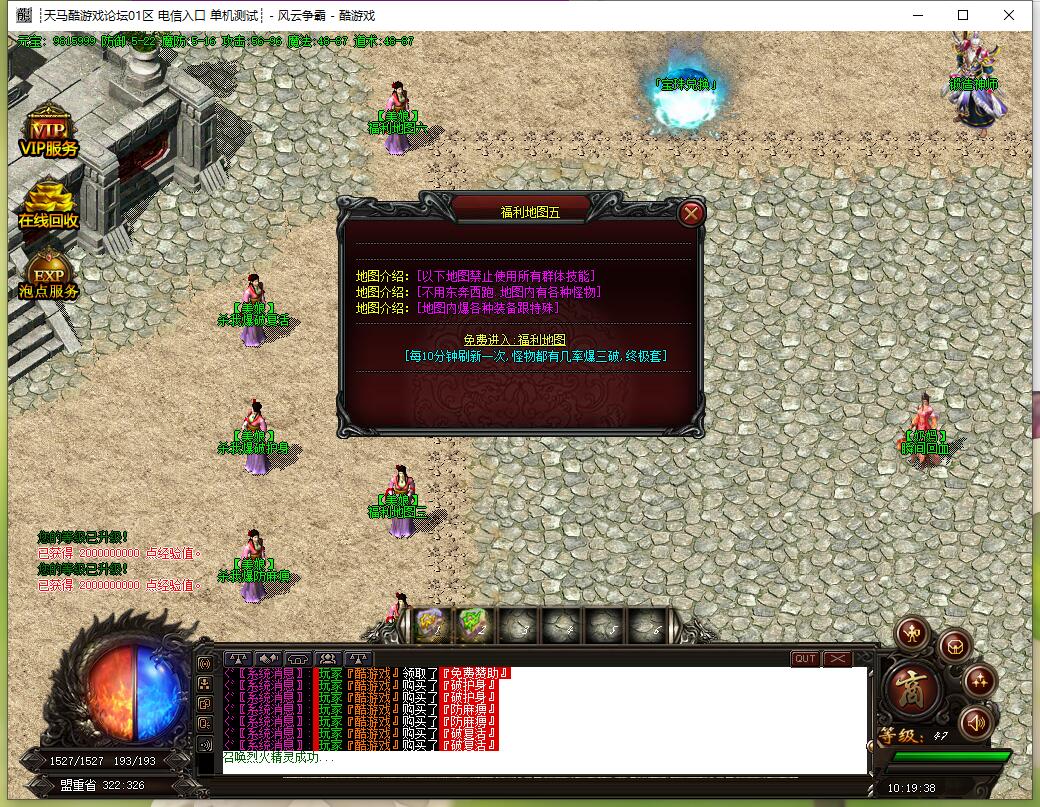Viewport: 1040px width, 807px height.
Task: Open the 在线回收 gold ingot icon
Action: (48, 207)
